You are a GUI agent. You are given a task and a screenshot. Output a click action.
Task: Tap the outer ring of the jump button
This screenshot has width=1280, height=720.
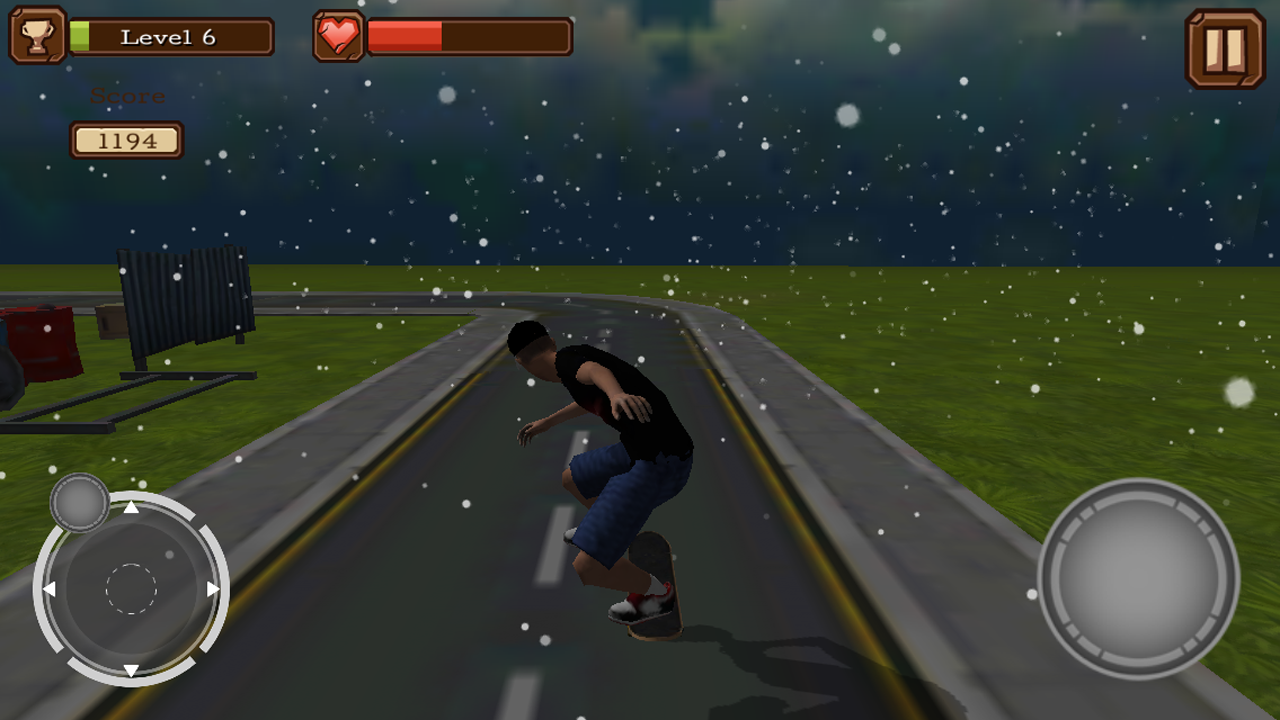[x=1139, y=494]
